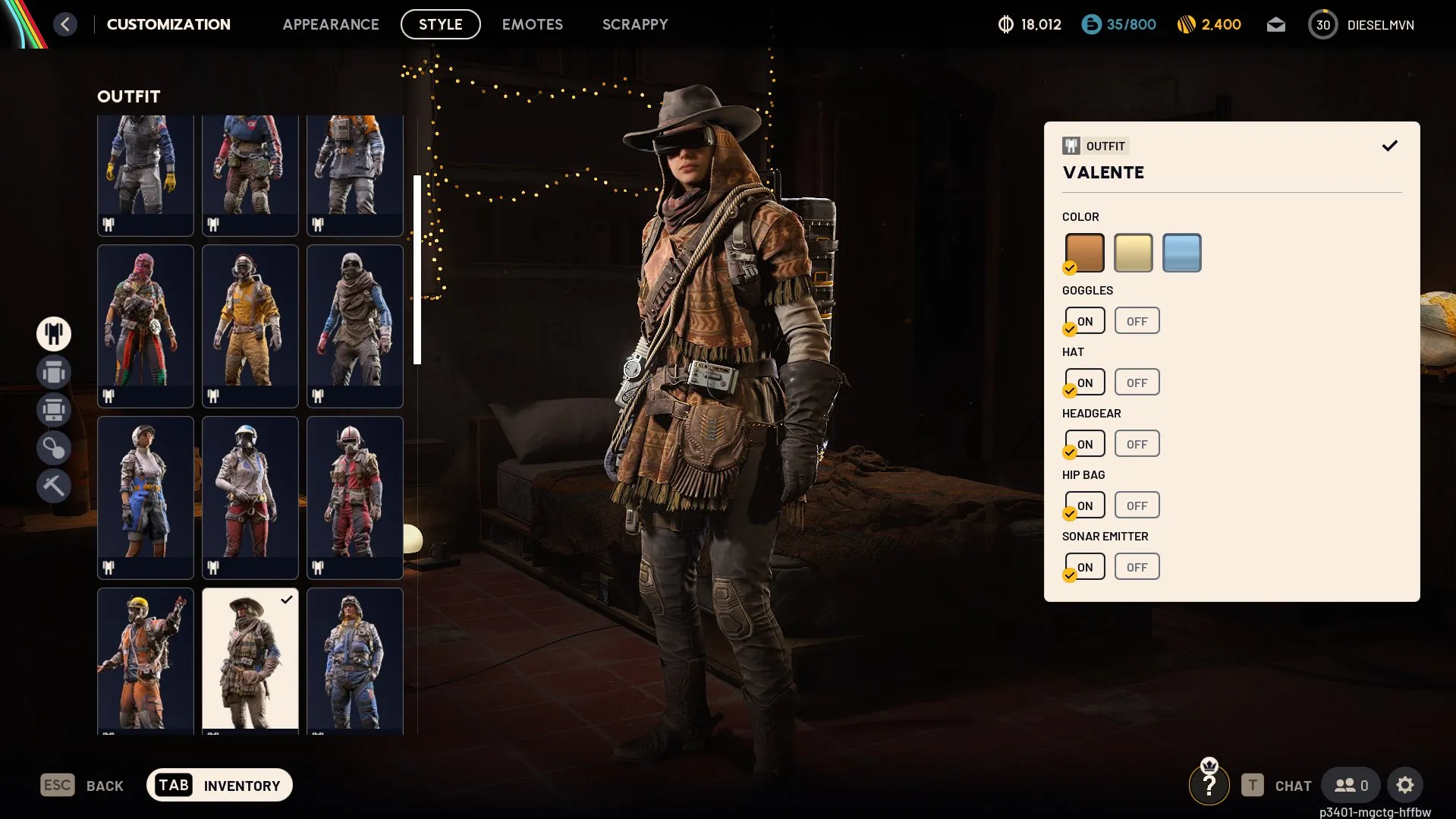Disable the headgear option

(x=1137, y=444)
